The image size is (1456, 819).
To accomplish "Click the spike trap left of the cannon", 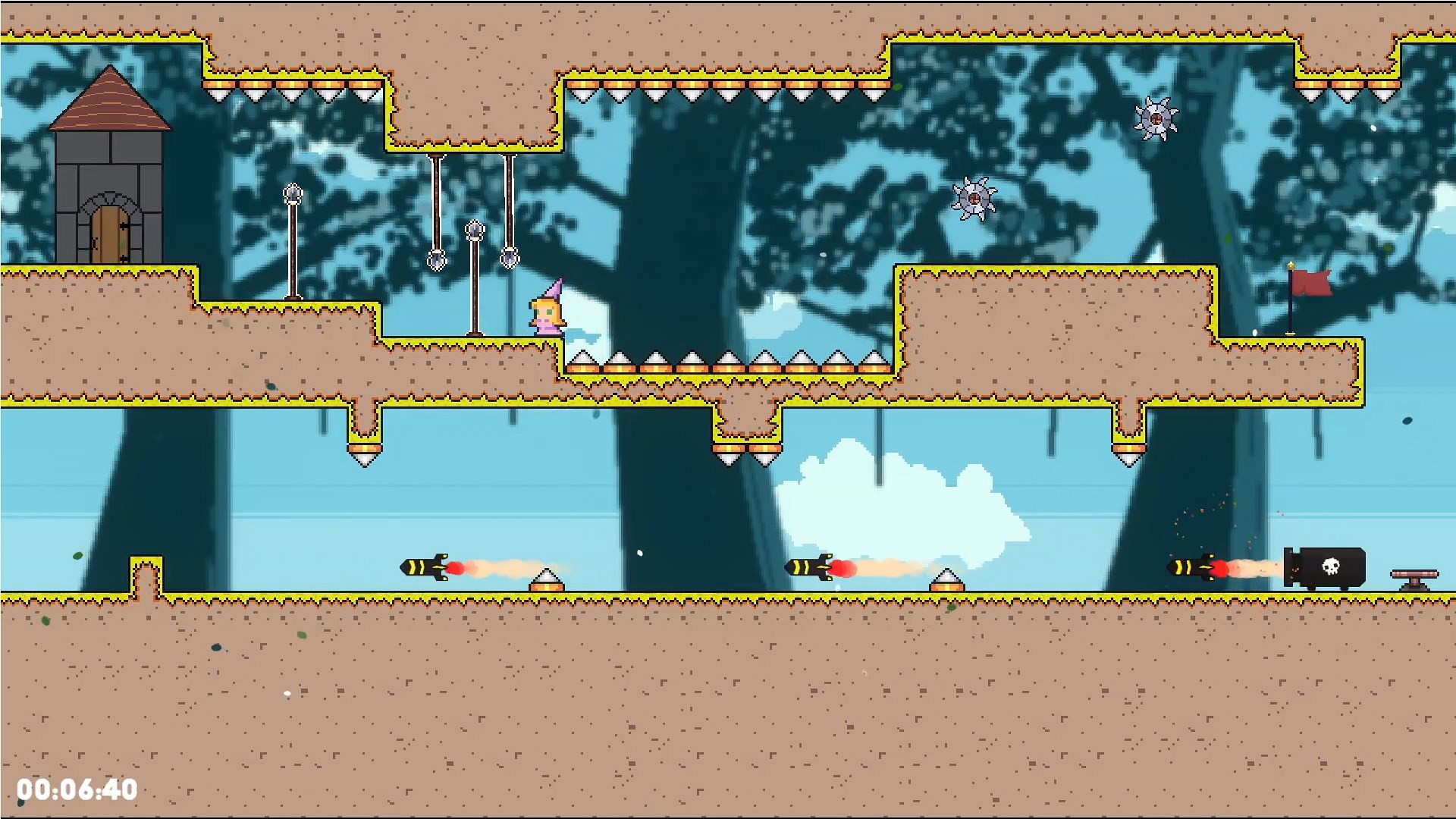I will click(948, 582).
